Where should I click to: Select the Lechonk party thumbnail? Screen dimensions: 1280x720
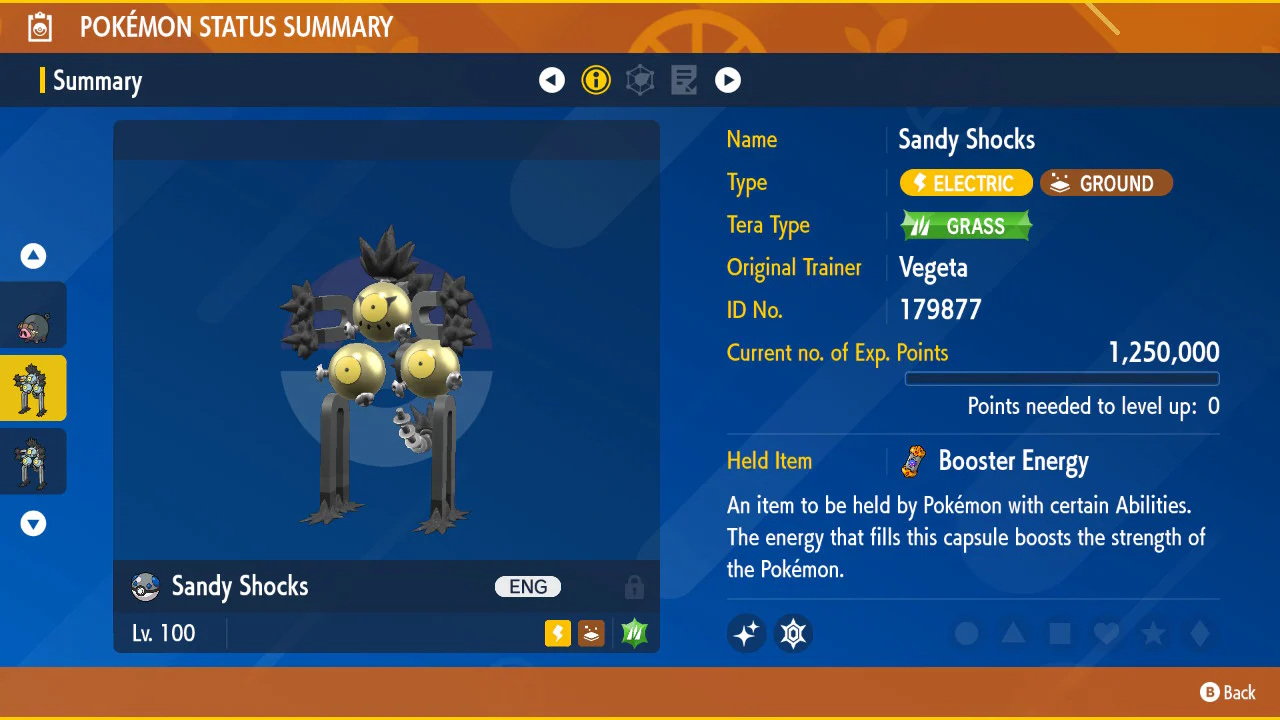[34, 316]
